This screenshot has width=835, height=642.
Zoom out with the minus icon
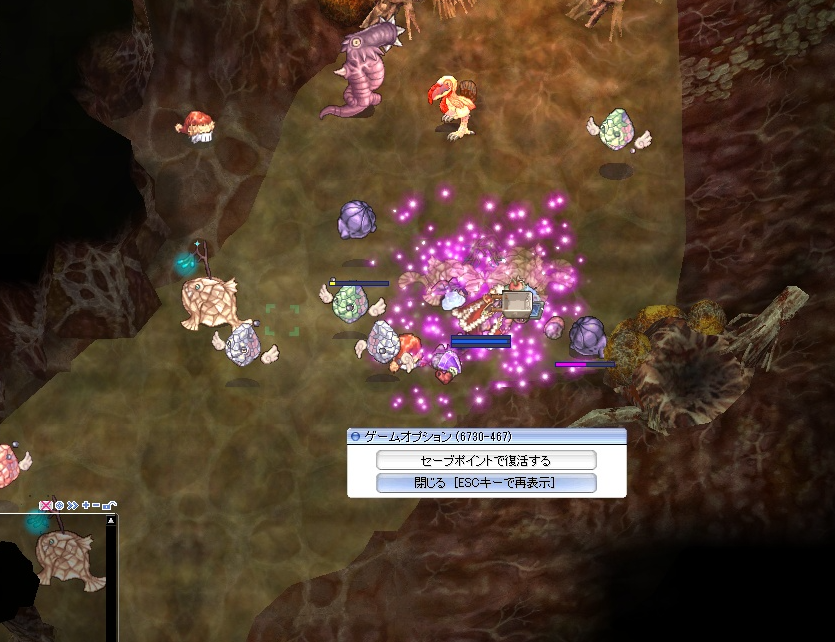coord(96,506)
